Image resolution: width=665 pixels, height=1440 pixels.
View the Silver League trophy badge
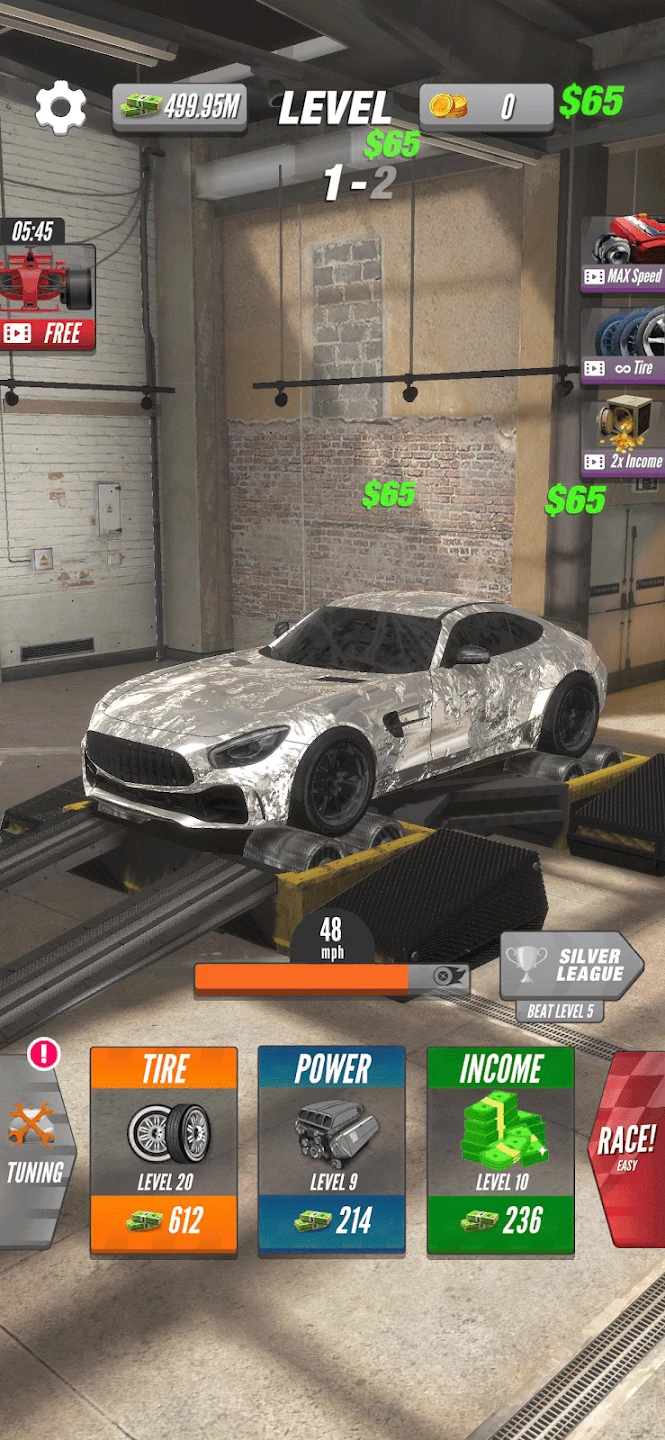click(x=571, y=966)
